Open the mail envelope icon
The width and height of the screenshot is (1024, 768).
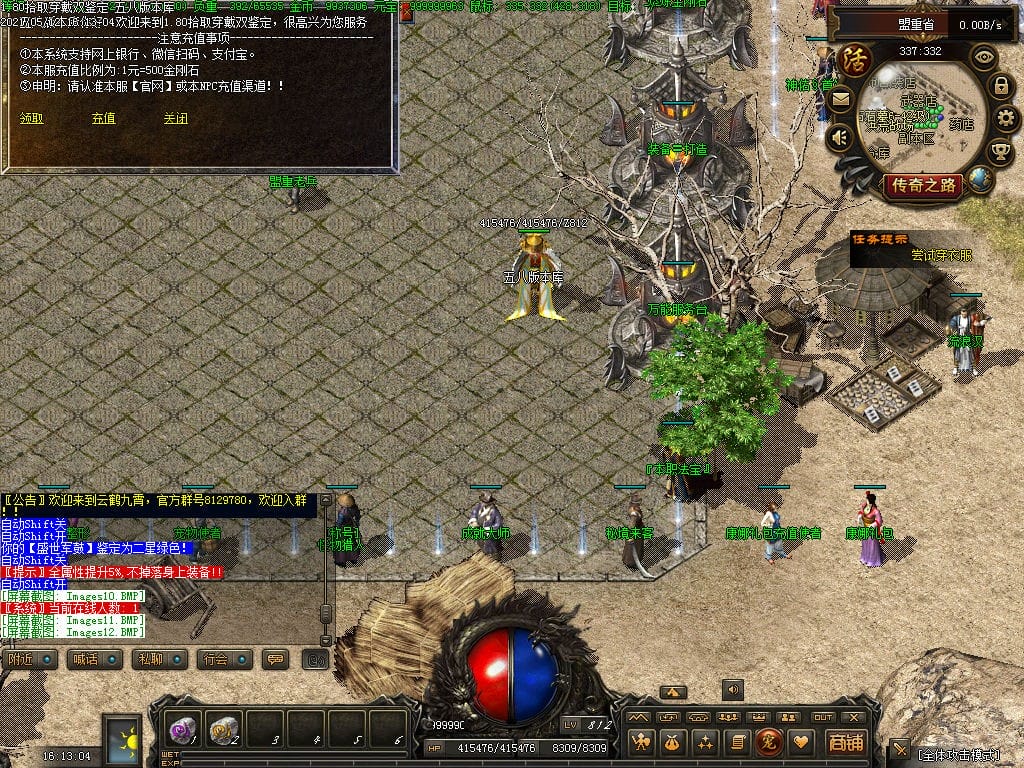point(840,99)
